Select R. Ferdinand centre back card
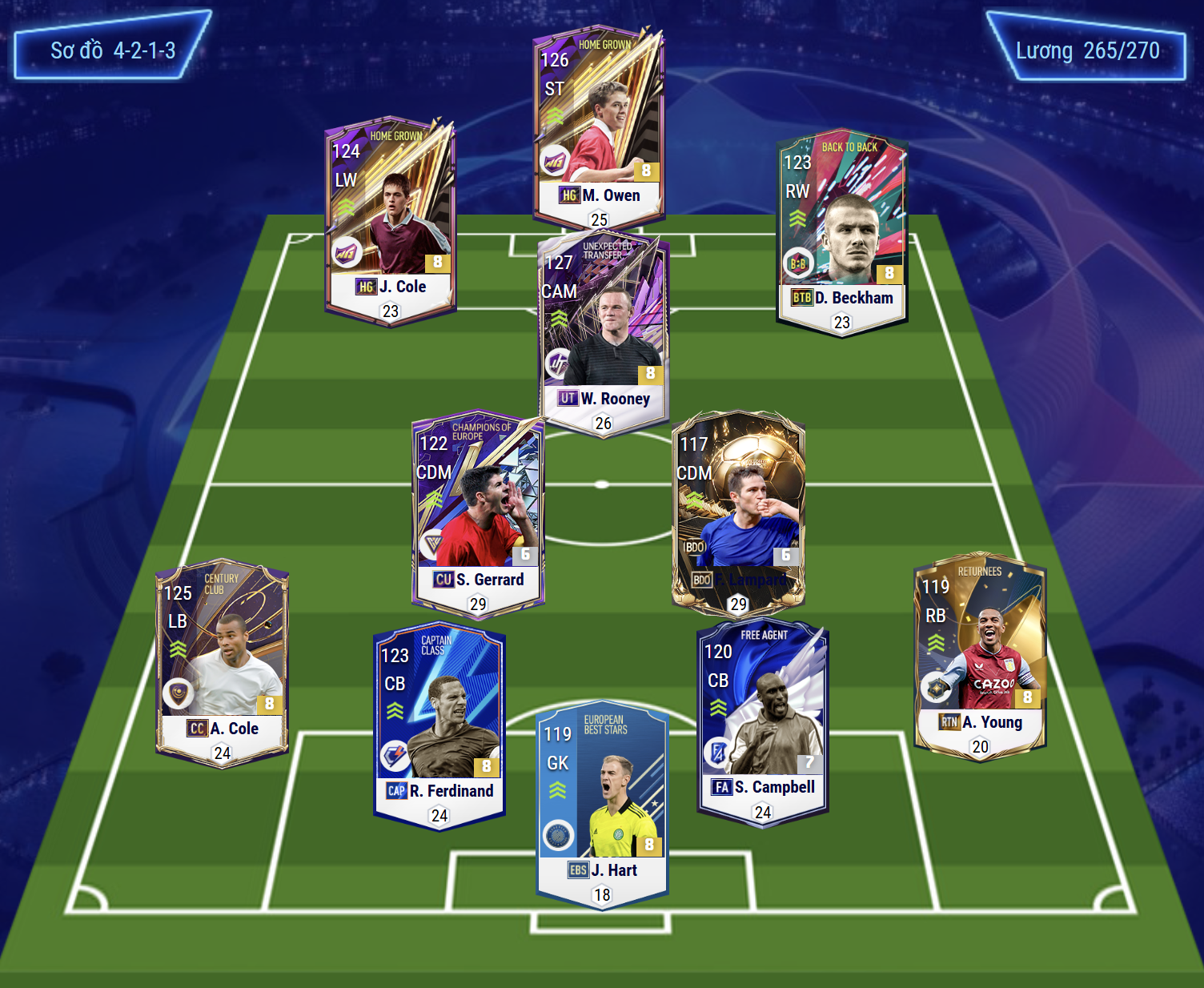This screenshot has height=988, width=1204. pos(439,725)
